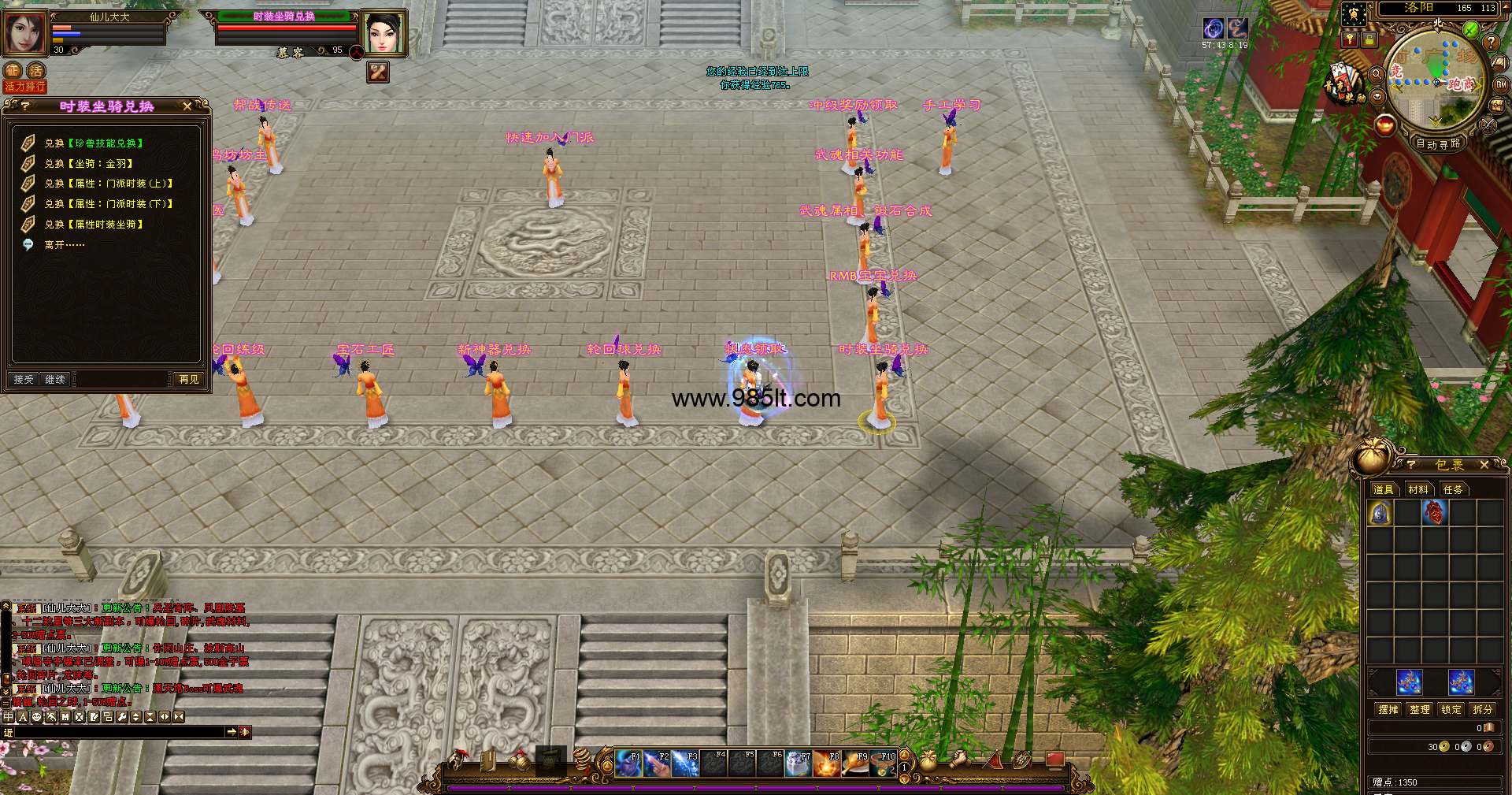
Task: Choose 兑换【属性：门派时装(上)】 entry
Action: [x=108, y=184]
